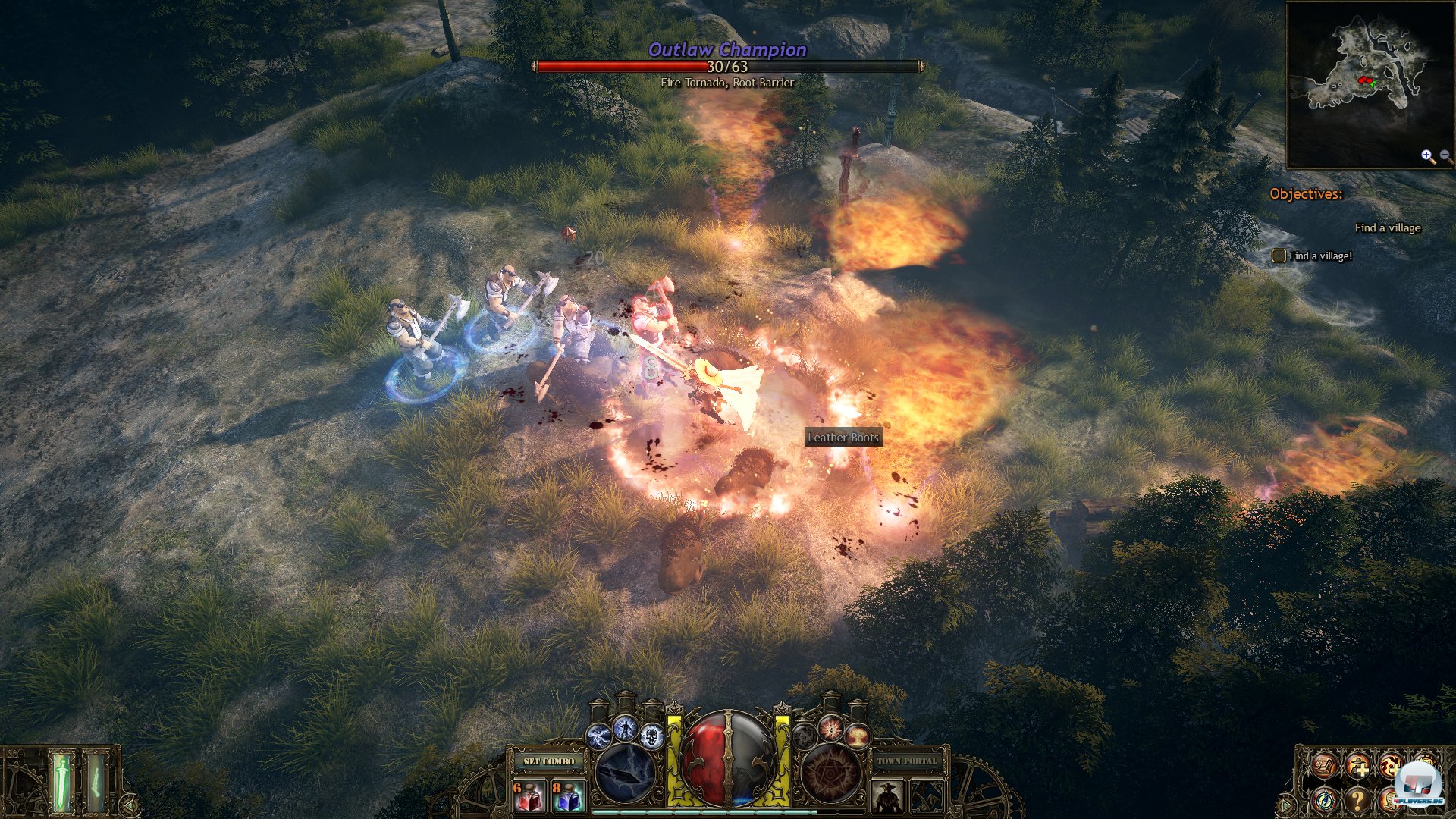Zoom in on the minimap

coord(1428,156)
